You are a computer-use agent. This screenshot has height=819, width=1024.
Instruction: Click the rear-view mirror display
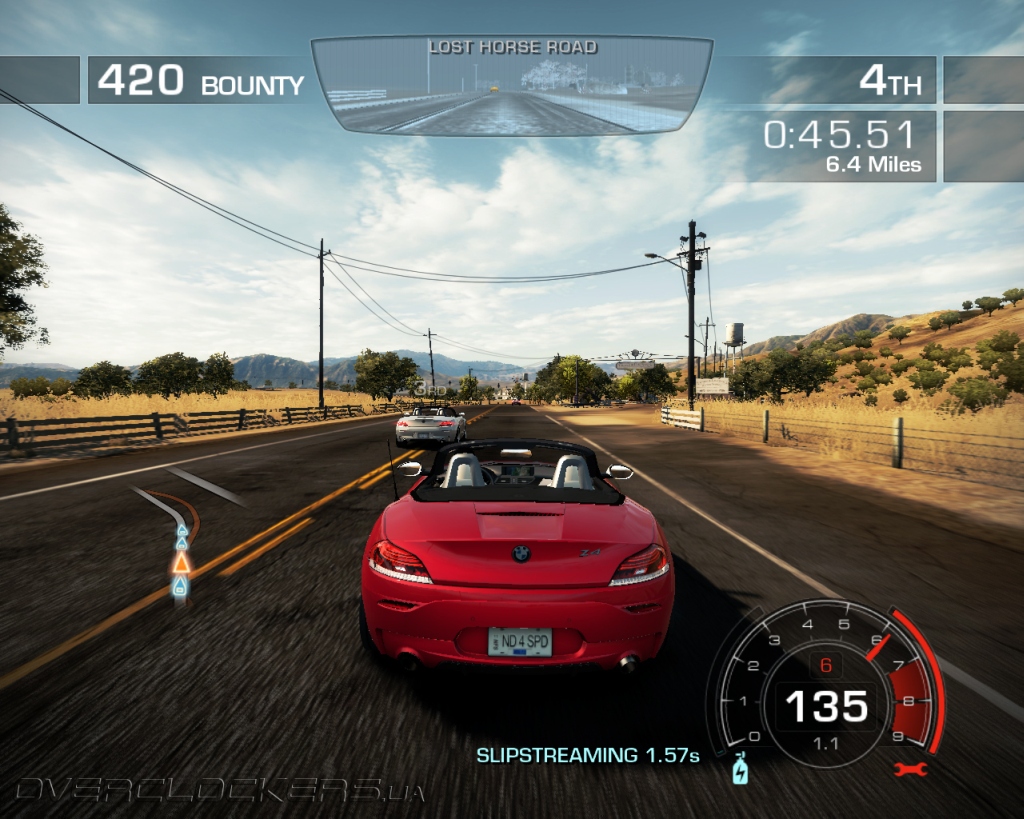pyautogui.click(x=512, y=87)
